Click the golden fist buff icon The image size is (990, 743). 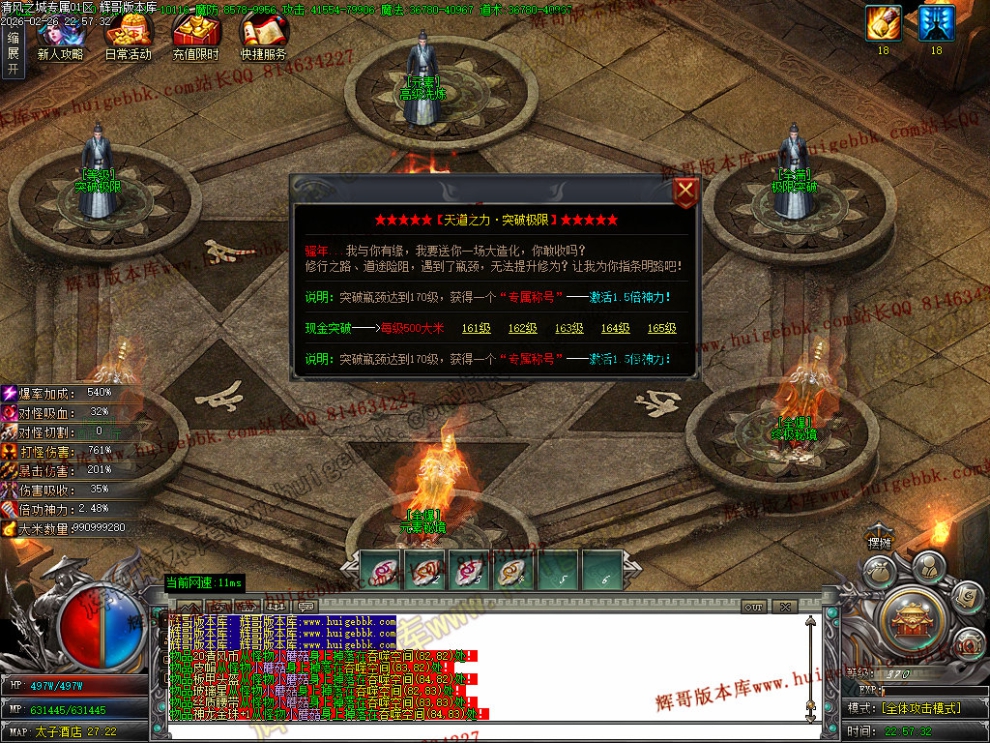[883, 23]
